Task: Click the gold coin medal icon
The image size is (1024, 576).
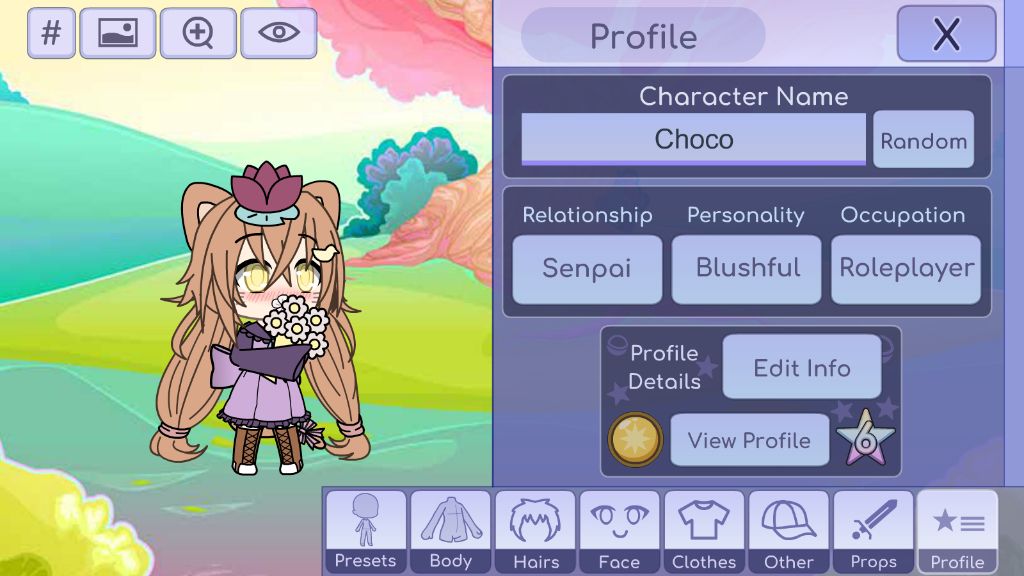Action: [635, 439]
